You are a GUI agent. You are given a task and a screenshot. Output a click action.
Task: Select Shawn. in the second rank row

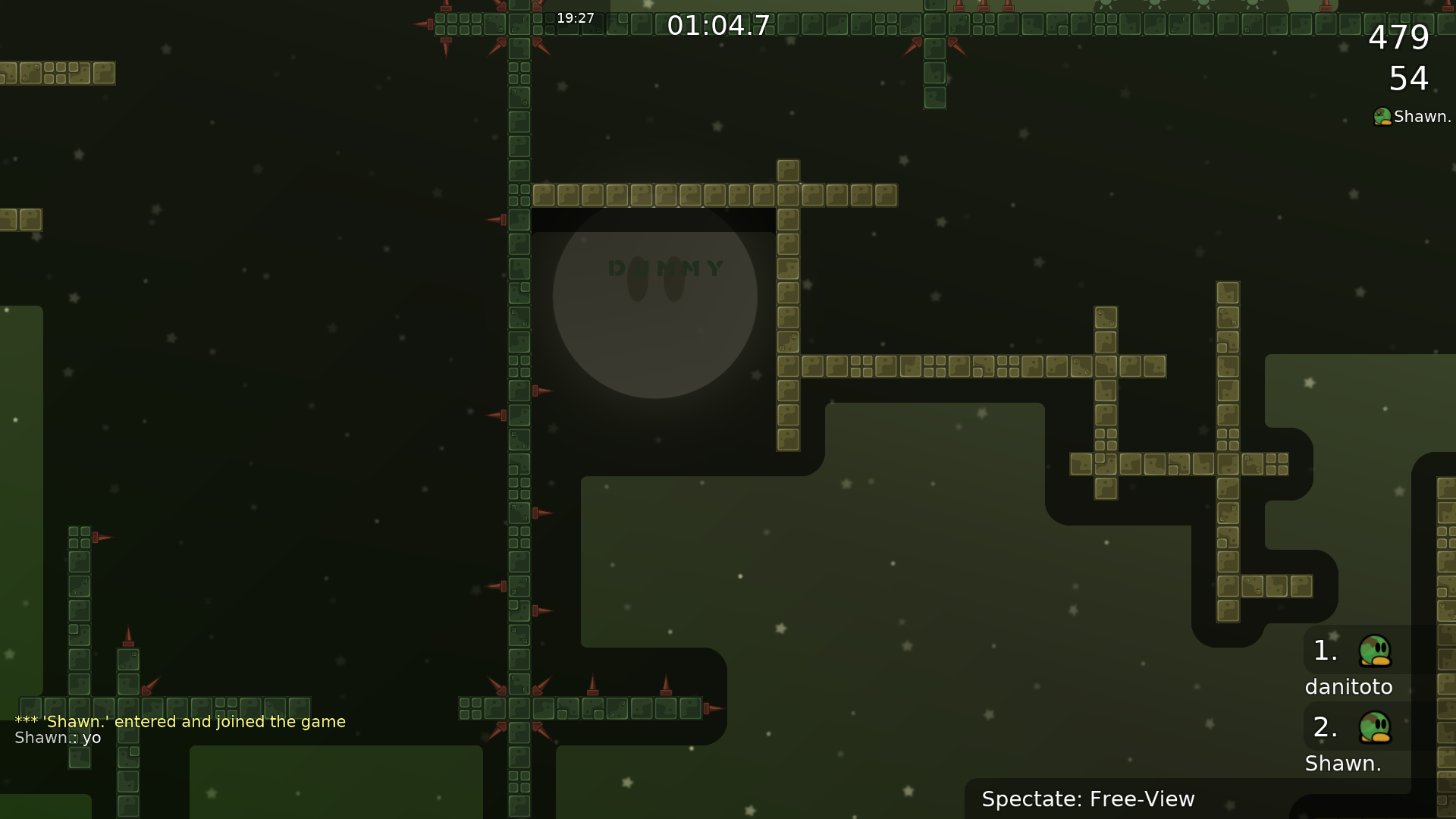(1343, 763)
